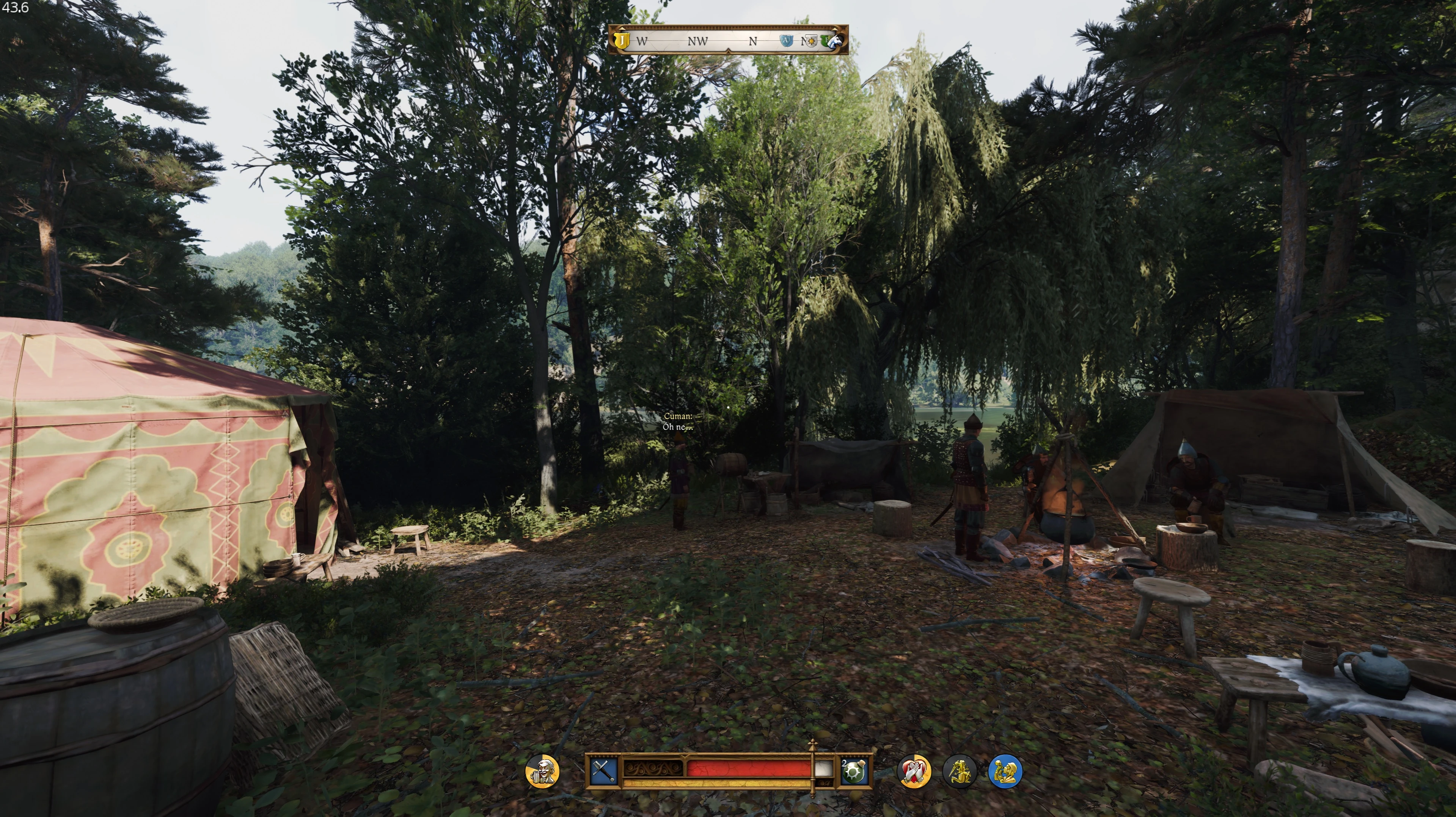Click the bandaged hands over heart icon

914,771
